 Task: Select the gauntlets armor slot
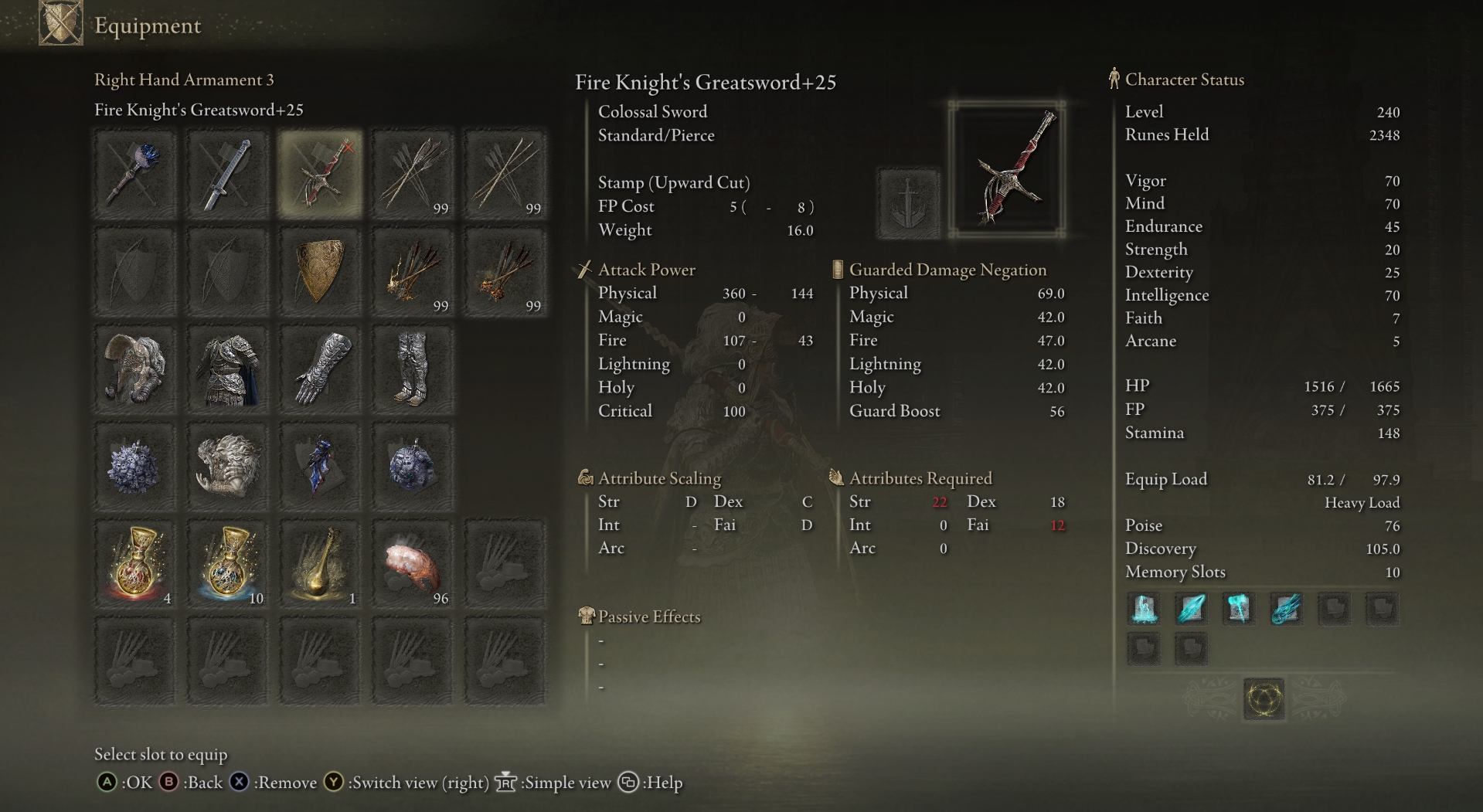[320, 369]
